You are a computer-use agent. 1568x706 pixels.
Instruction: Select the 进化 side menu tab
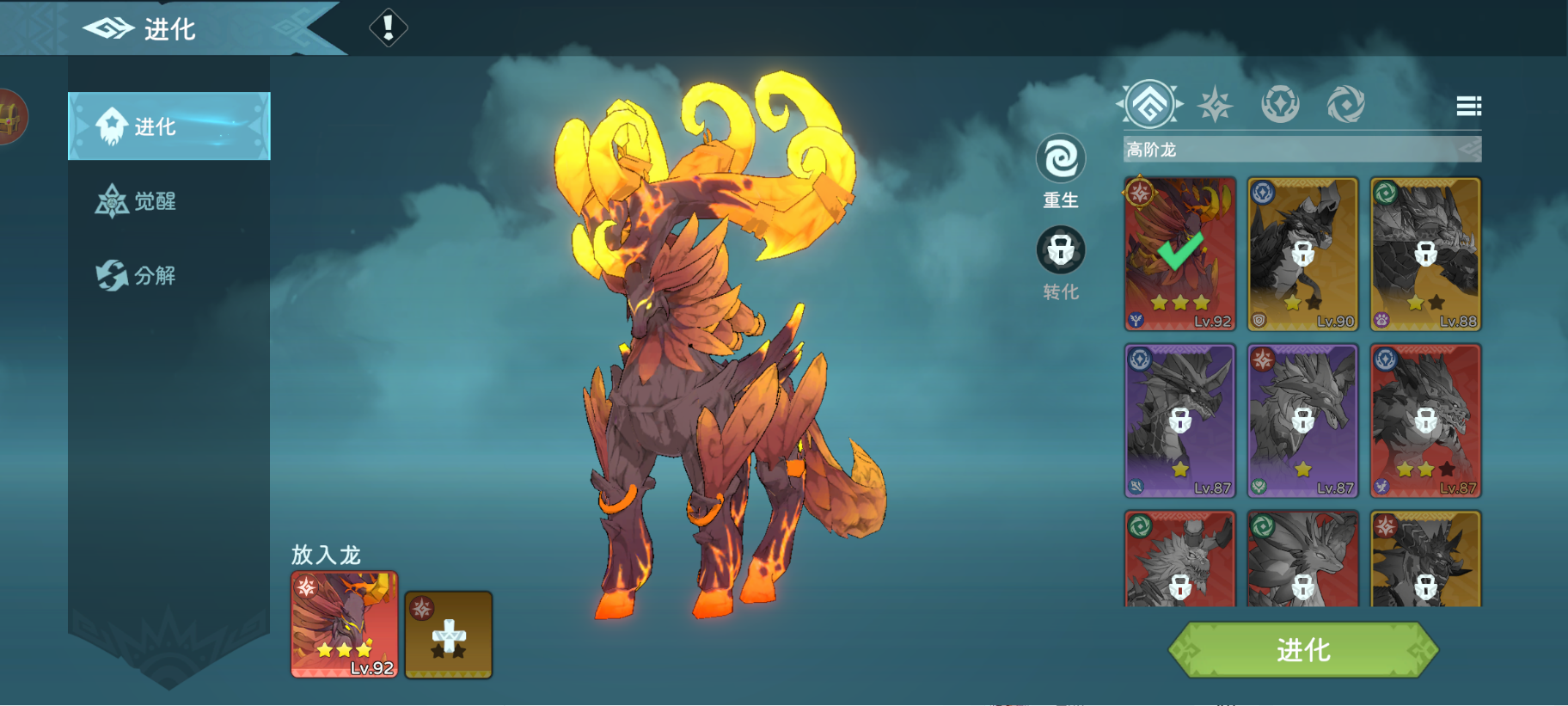click(168, 126)
